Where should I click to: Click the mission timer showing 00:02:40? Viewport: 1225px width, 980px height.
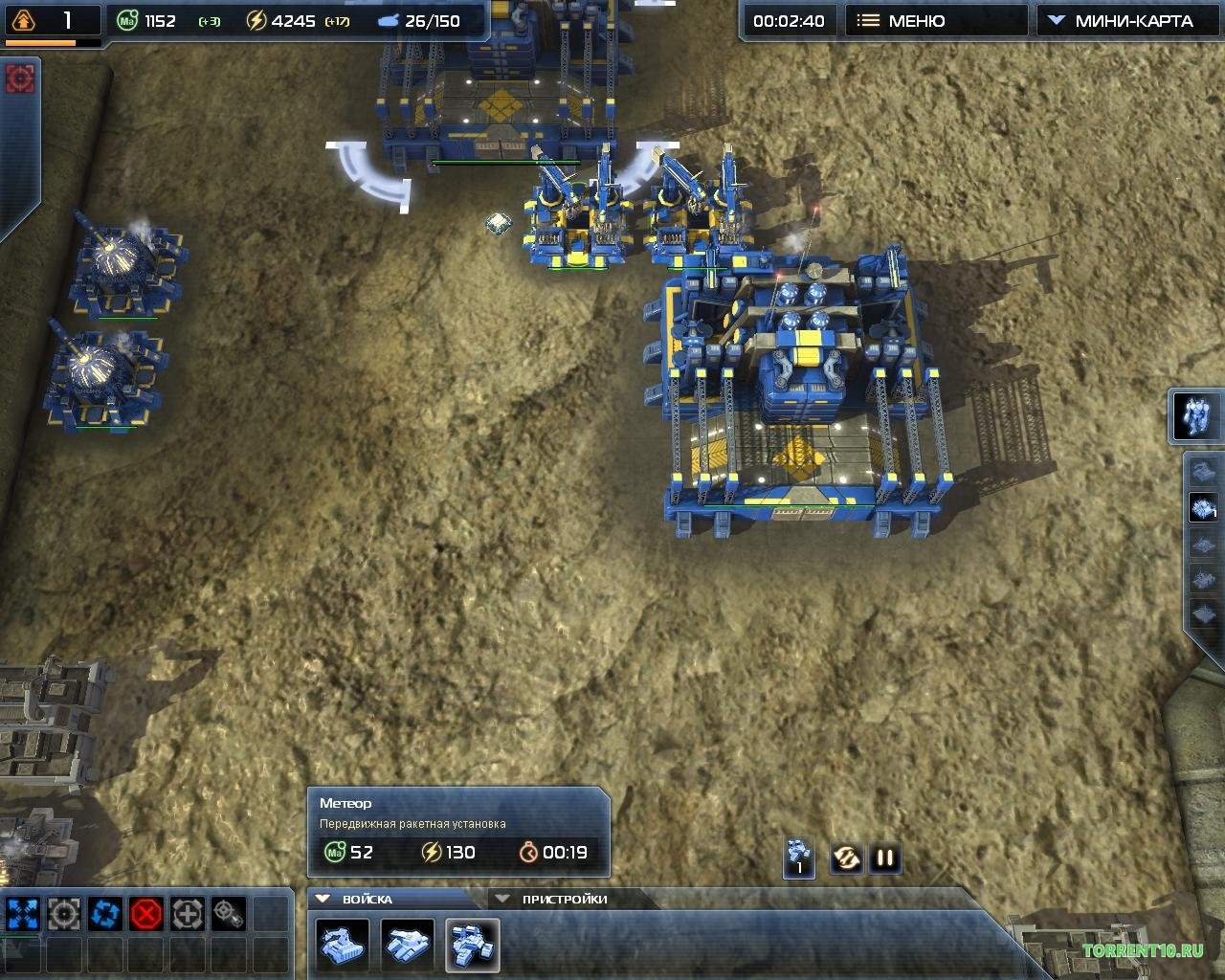(788, 19)
